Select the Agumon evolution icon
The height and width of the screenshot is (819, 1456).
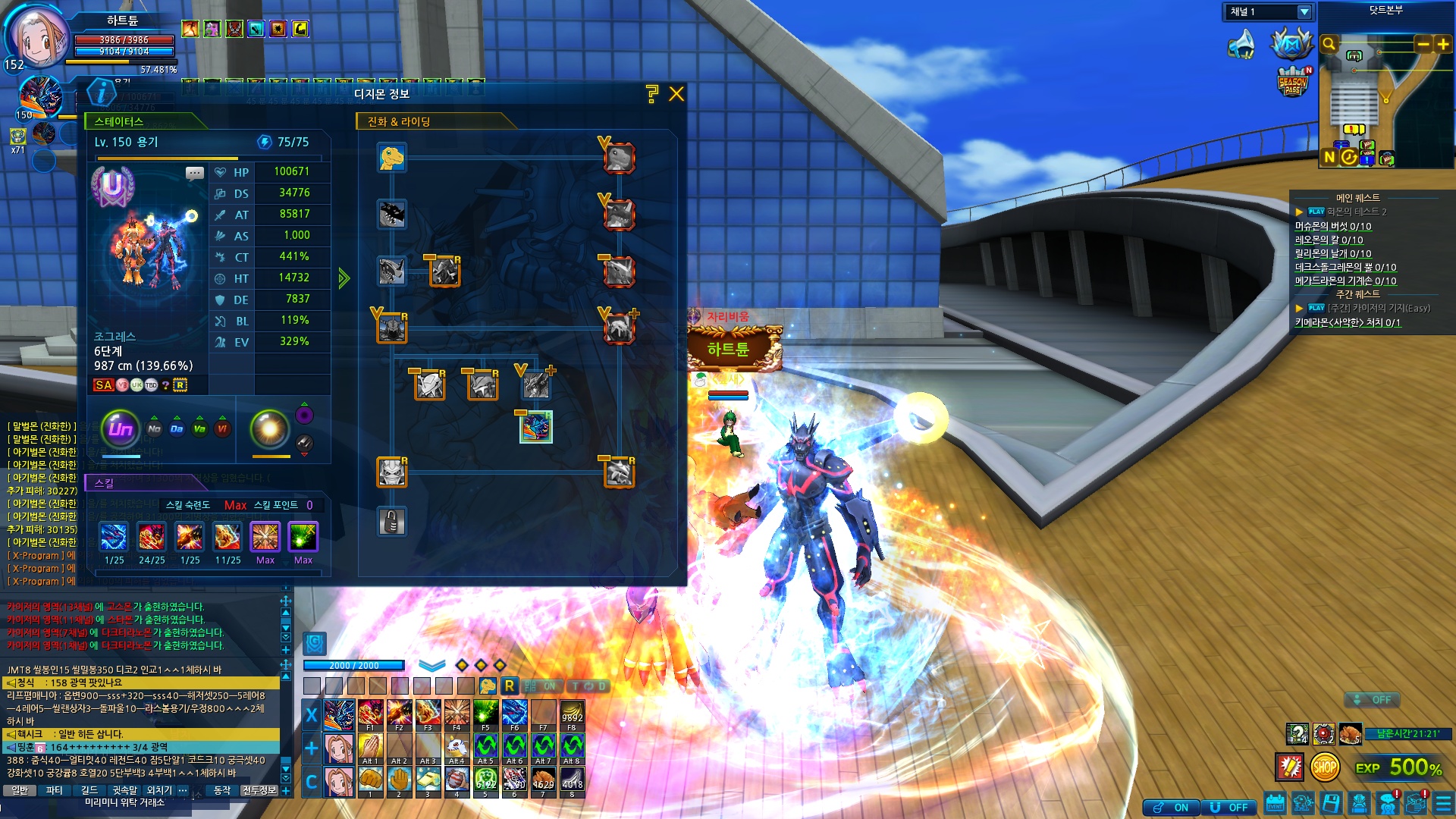pyautogui.click(x=392, y=158)
